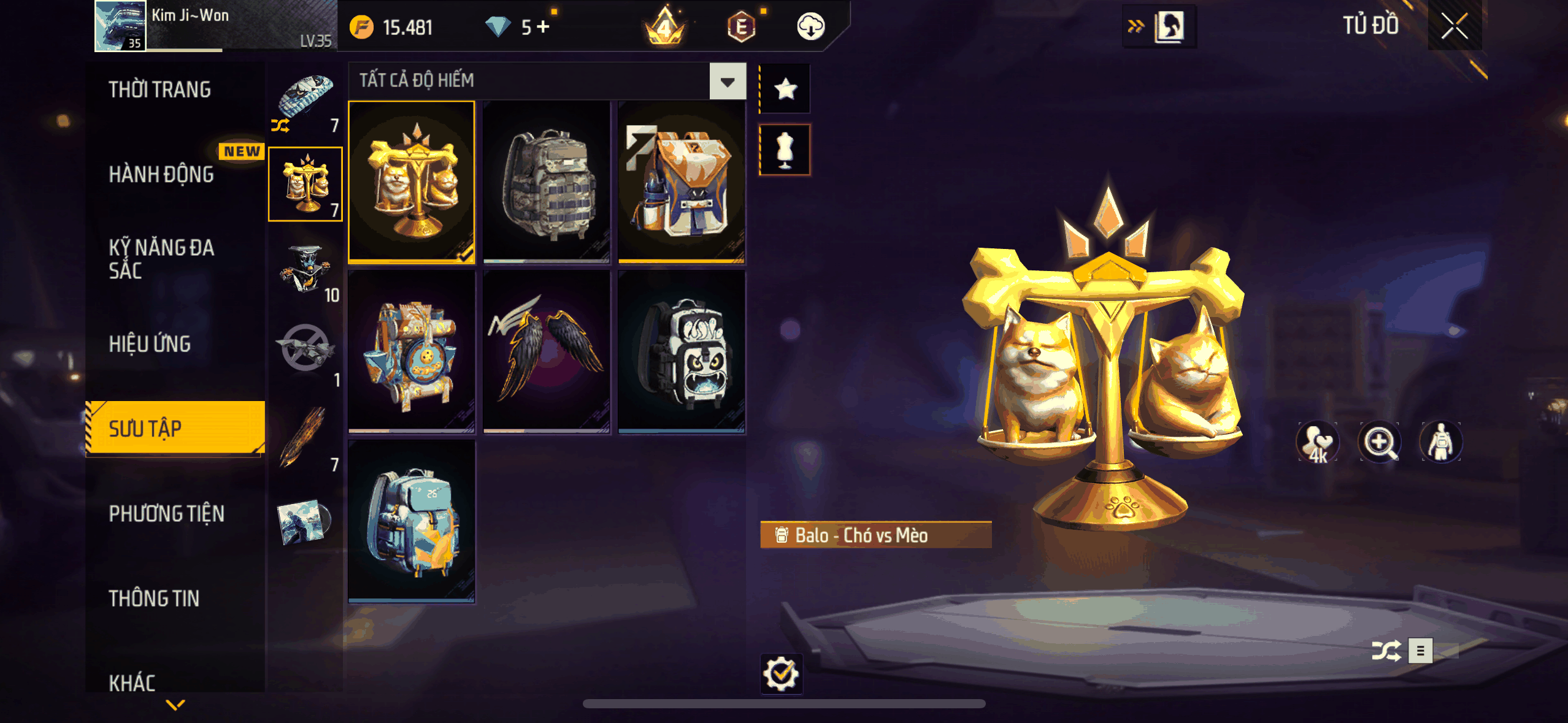Image resolution: width=1568 pixels, height=723 pixels.
Task: Select the blue backpack with orange star
Action: (x=411, y=521)
